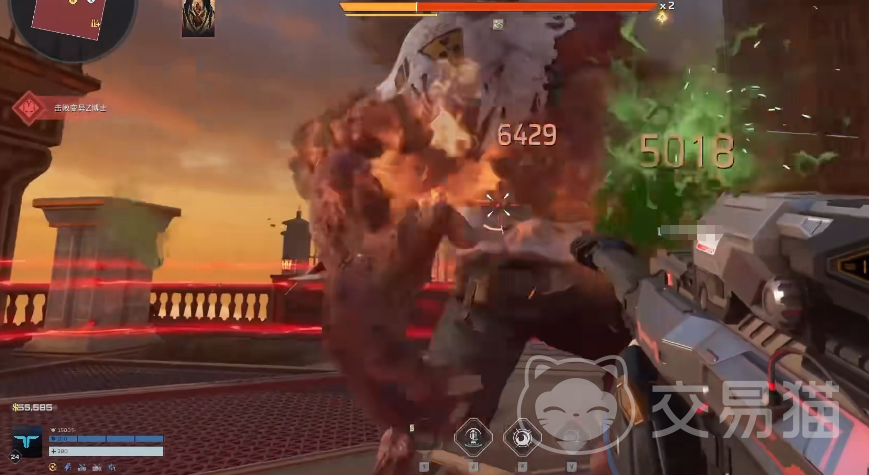Click the blue player class emblem

tap(29, 443)
